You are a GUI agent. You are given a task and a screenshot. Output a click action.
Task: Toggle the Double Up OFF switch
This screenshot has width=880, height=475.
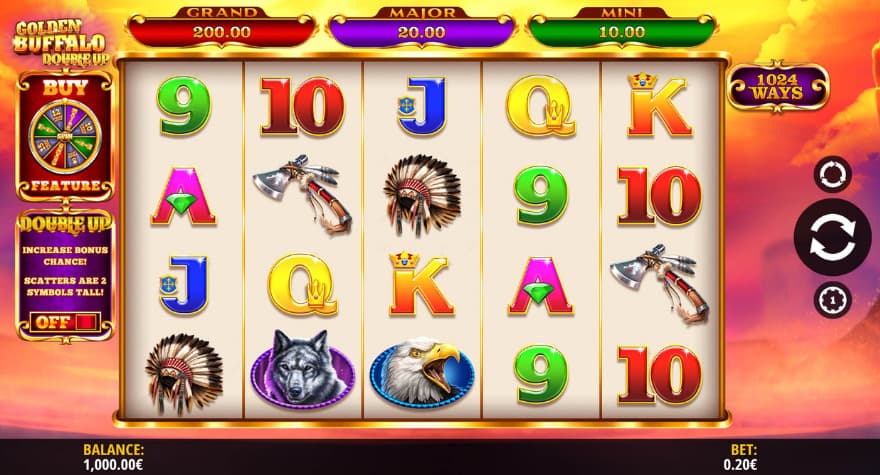click(x=65, y=322)
